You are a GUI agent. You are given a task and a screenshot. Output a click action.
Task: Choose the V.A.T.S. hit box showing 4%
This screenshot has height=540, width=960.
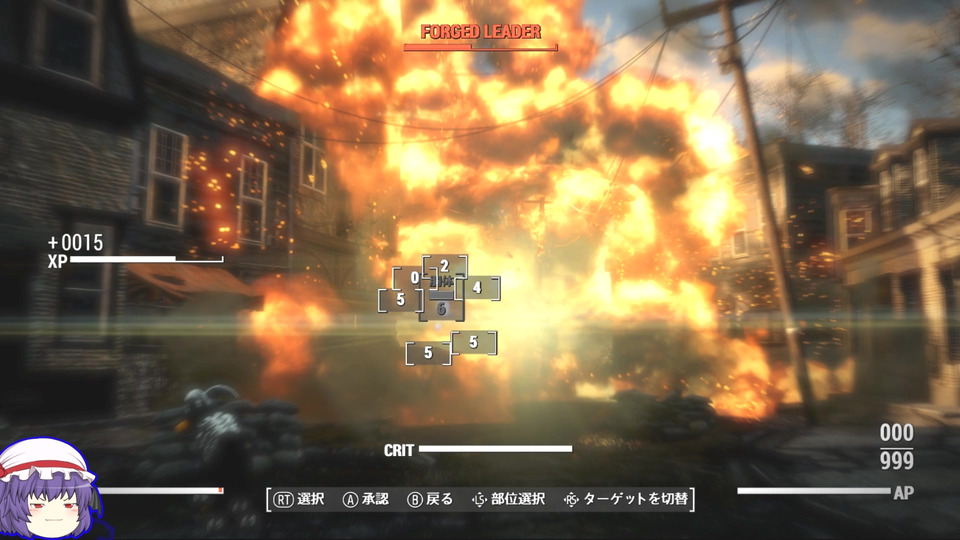(x=478, y=288)
